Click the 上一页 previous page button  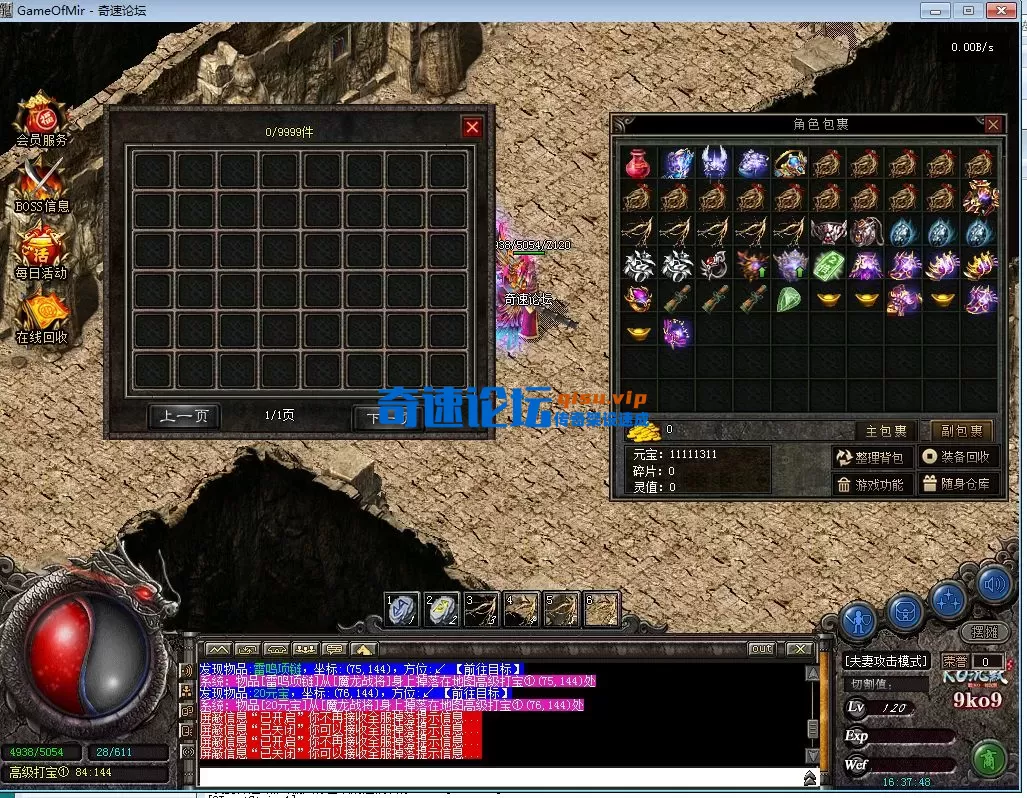coord(184,416)
